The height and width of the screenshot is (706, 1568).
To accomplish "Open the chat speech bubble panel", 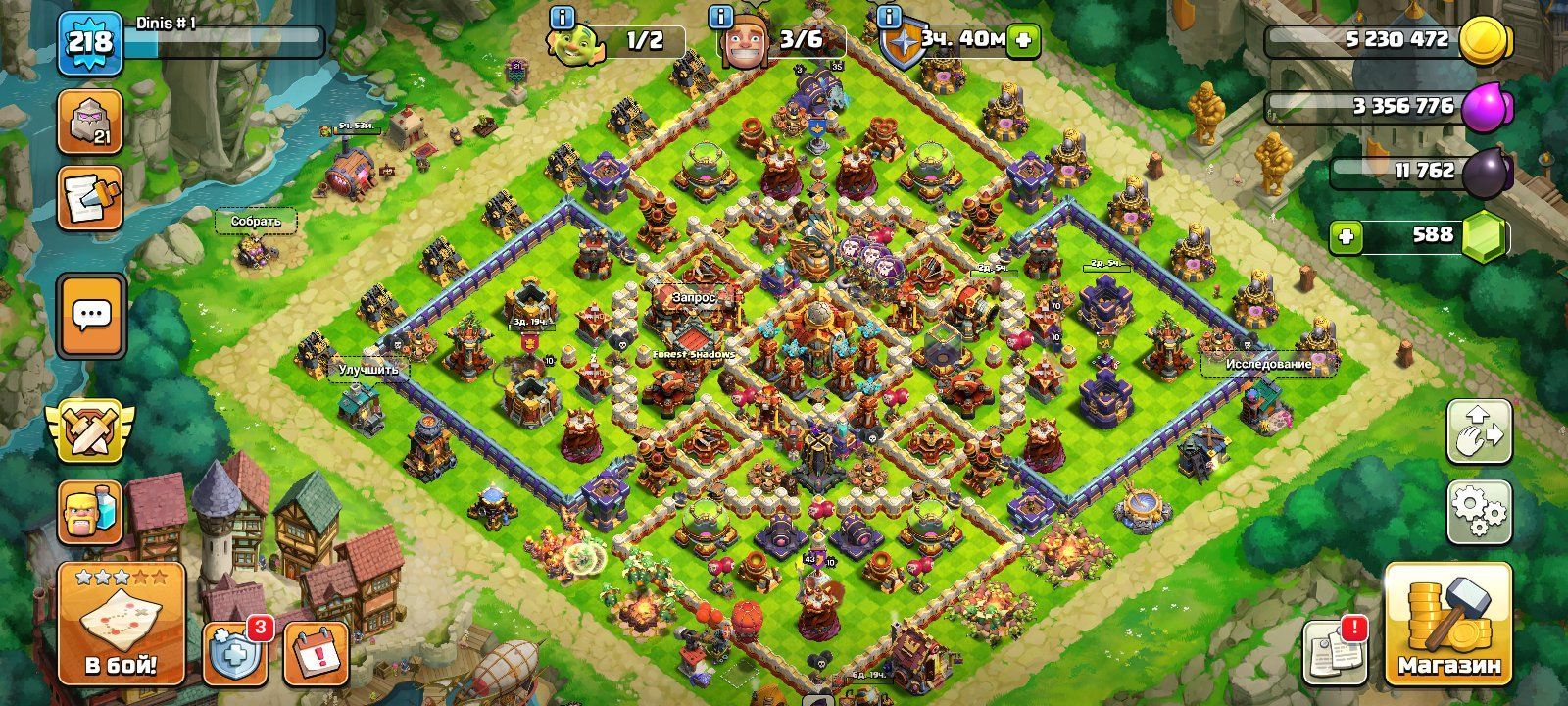I will pyautogui.click(x=92, y=316).
